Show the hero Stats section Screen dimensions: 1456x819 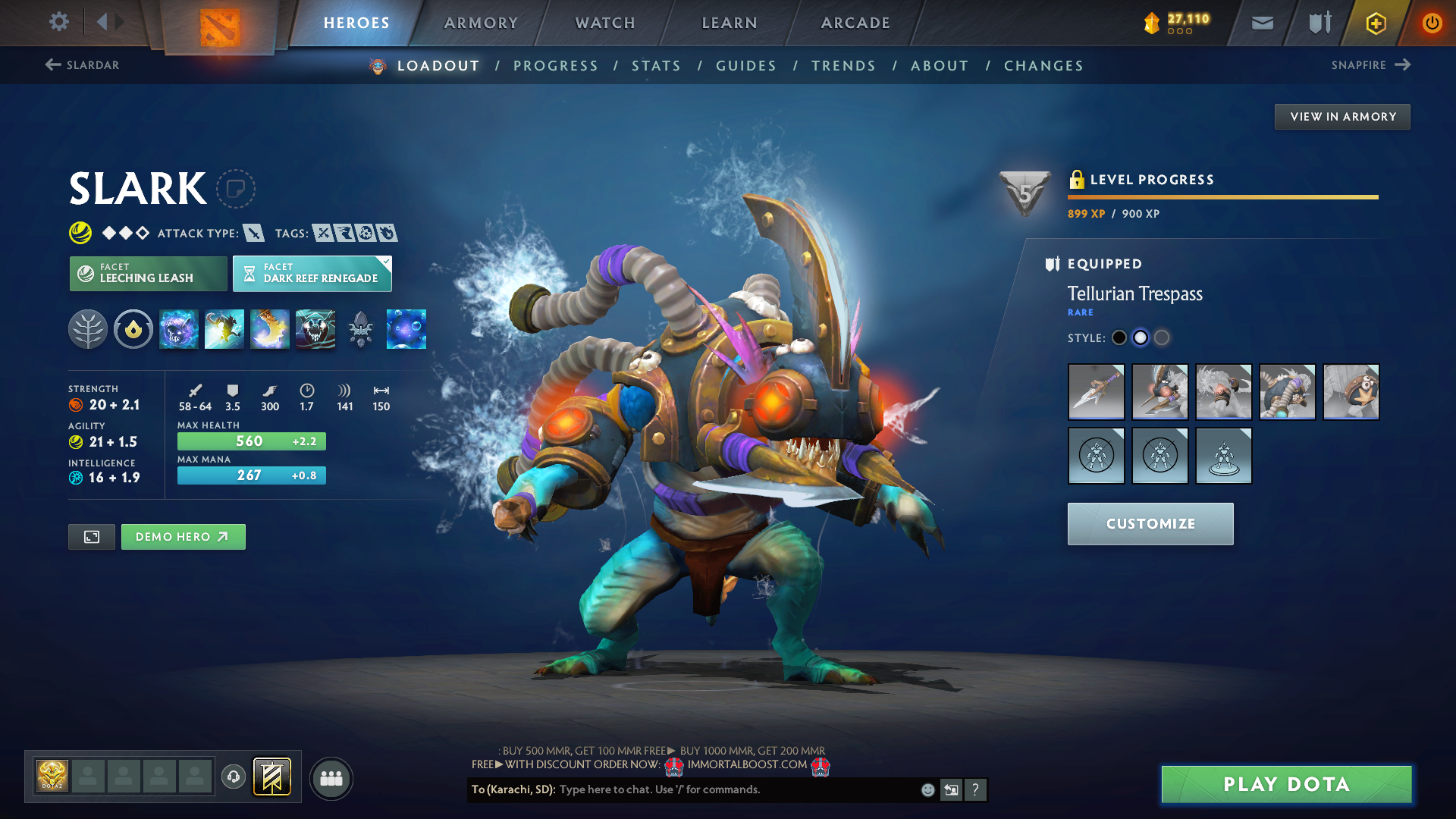point(656,66)
